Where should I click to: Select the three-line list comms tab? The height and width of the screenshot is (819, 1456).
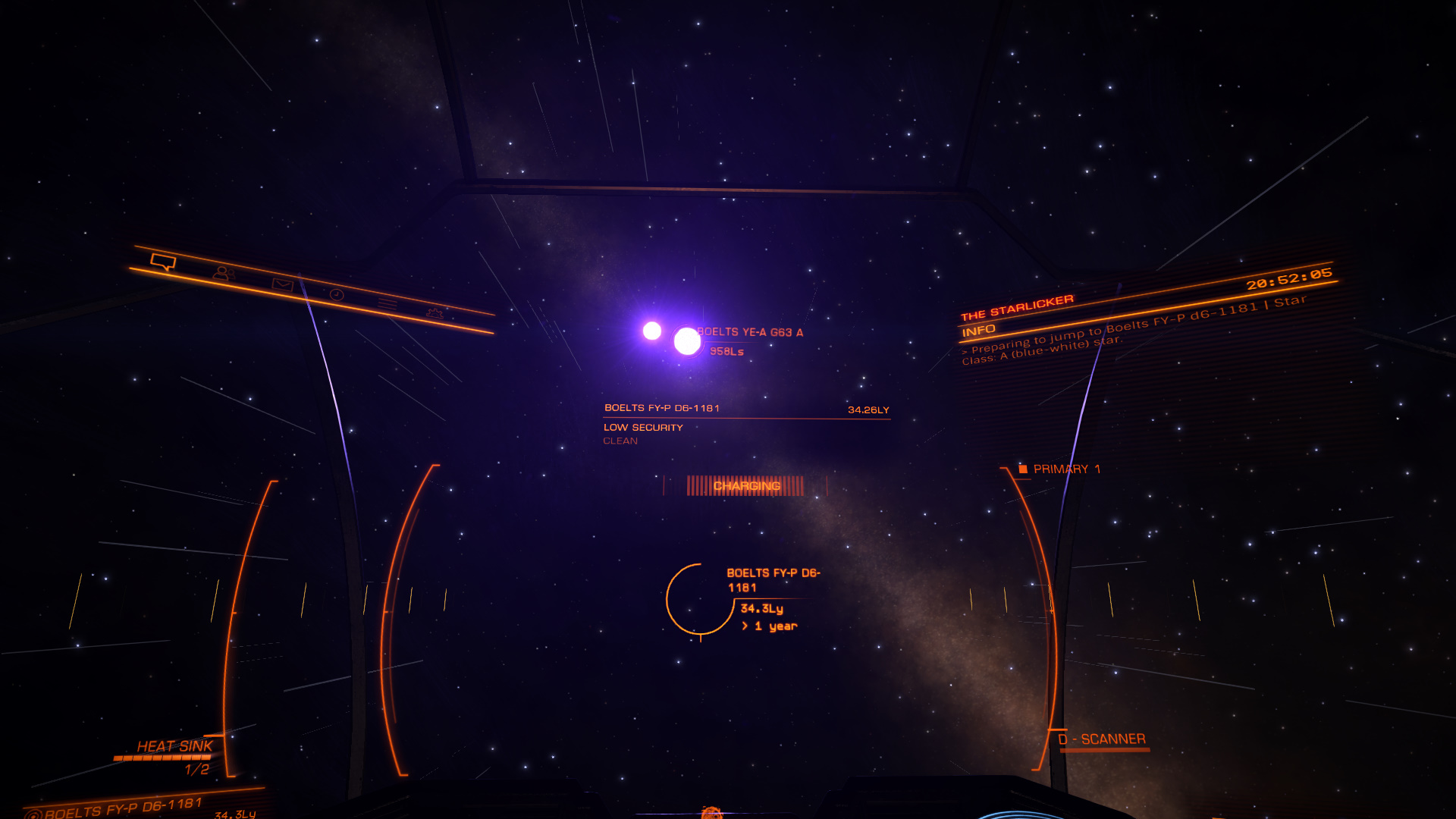(388, 304)
